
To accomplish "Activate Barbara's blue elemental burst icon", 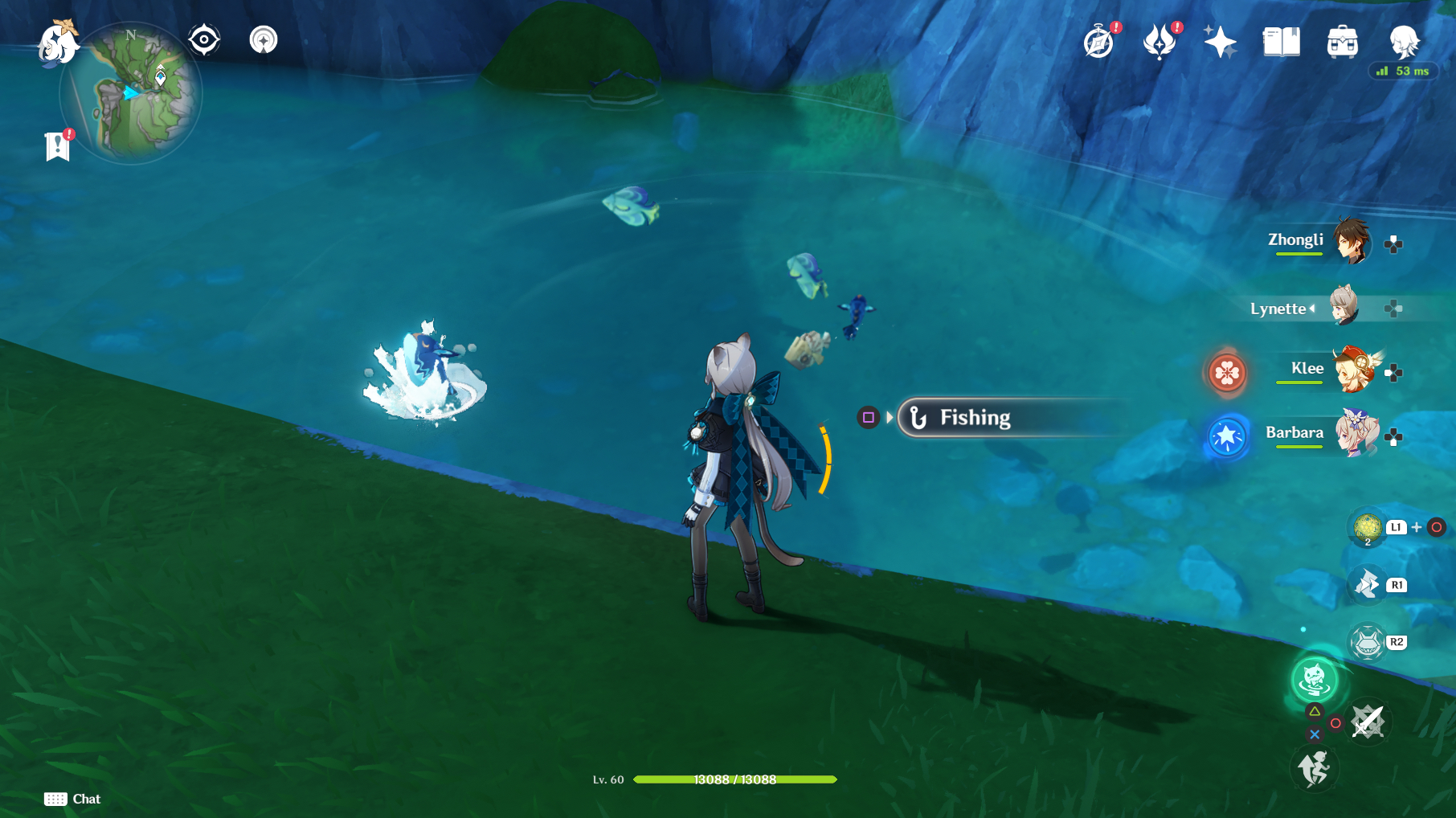I will pos(1226,438).
